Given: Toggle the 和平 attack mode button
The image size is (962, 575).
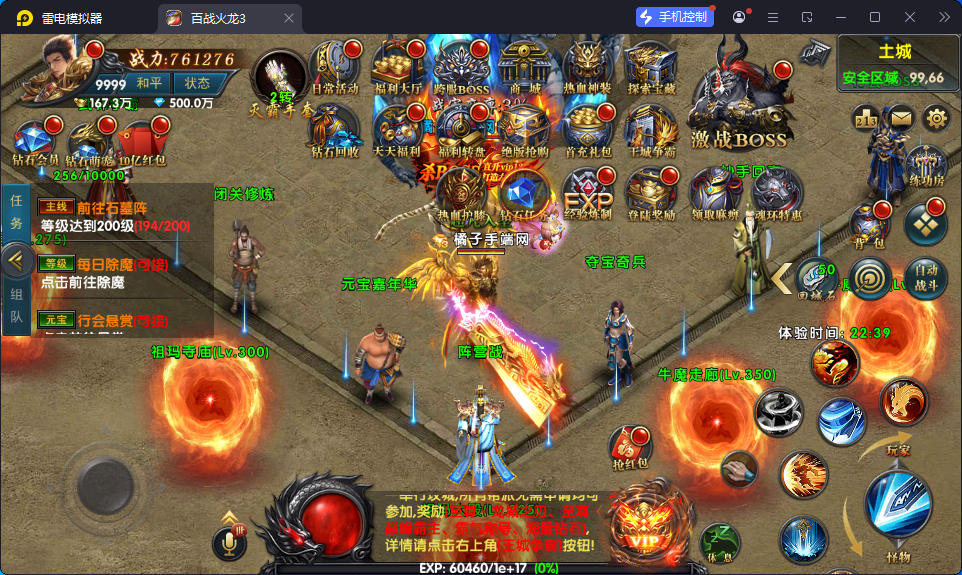Looking at the screenshot, I should click(149, 83).
